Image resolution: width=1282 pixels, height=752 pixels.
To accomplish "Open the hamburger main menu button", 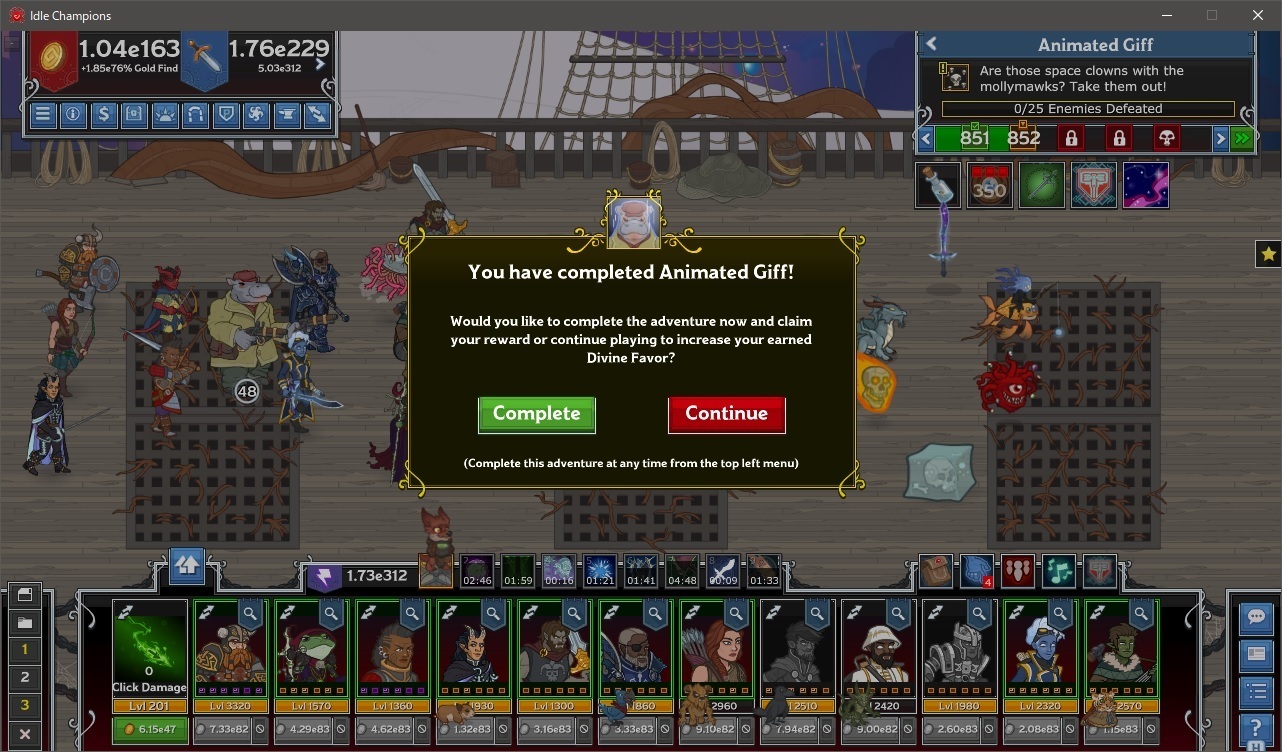I will pos(42,114).
